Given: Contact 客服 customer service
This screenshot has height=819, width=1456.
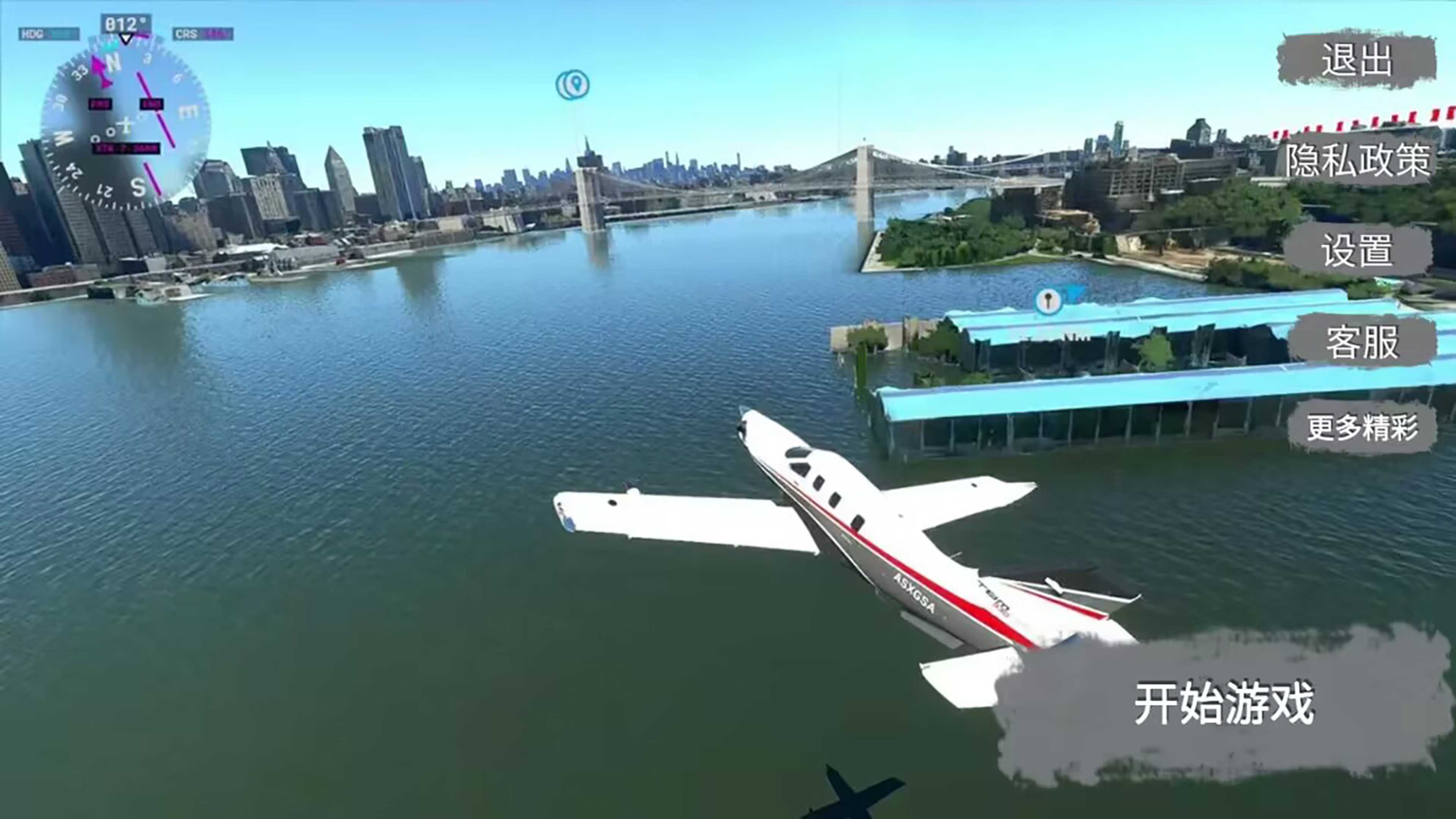Looking at the screenshot, I should click(1362, 342).
